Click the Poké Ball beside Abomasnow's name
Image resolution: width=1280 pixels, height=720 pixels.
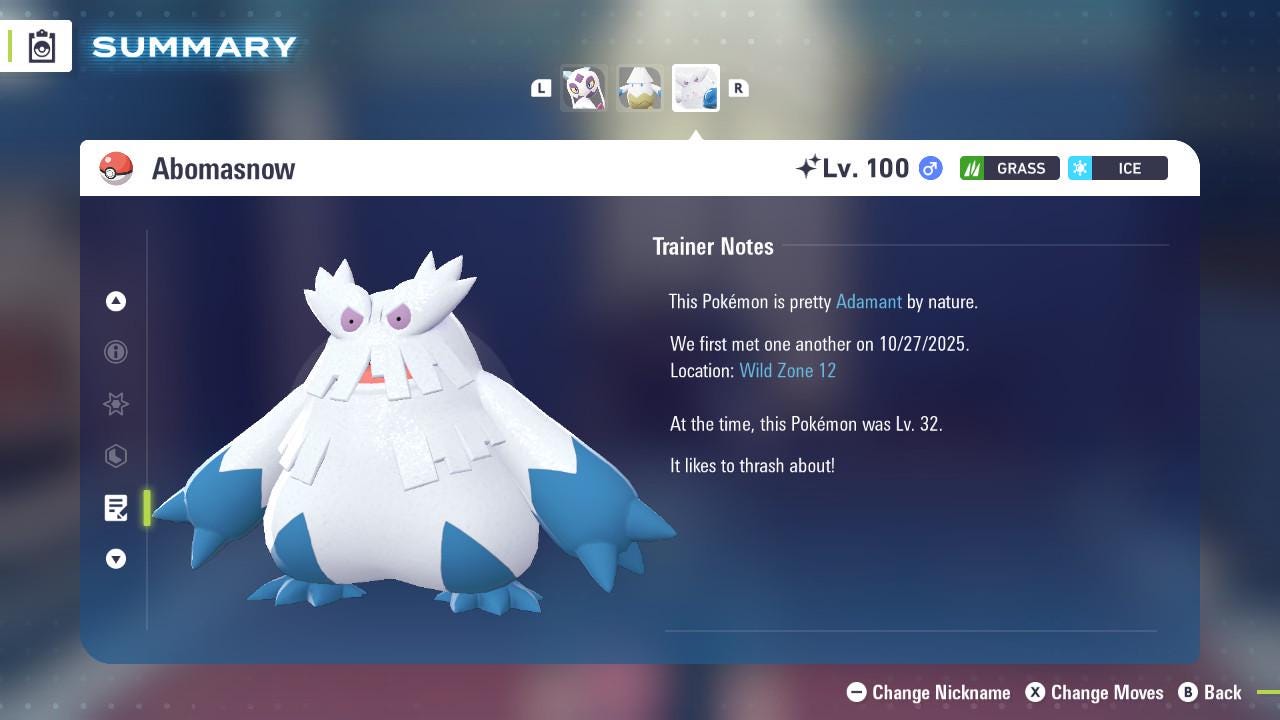[x=117, y=168]
